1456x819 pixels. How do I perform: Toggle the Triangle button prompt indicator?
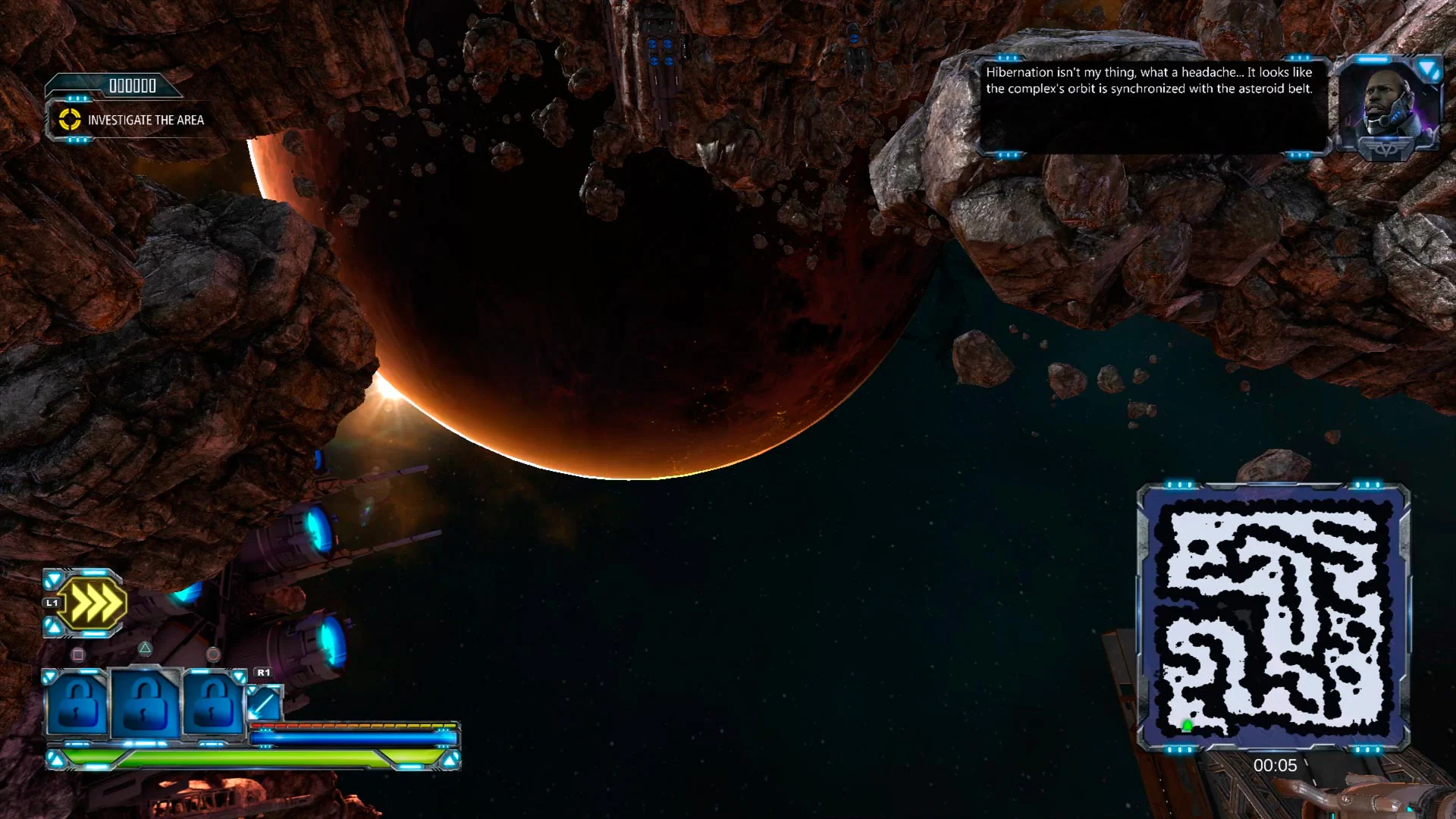tap(146, 651)
